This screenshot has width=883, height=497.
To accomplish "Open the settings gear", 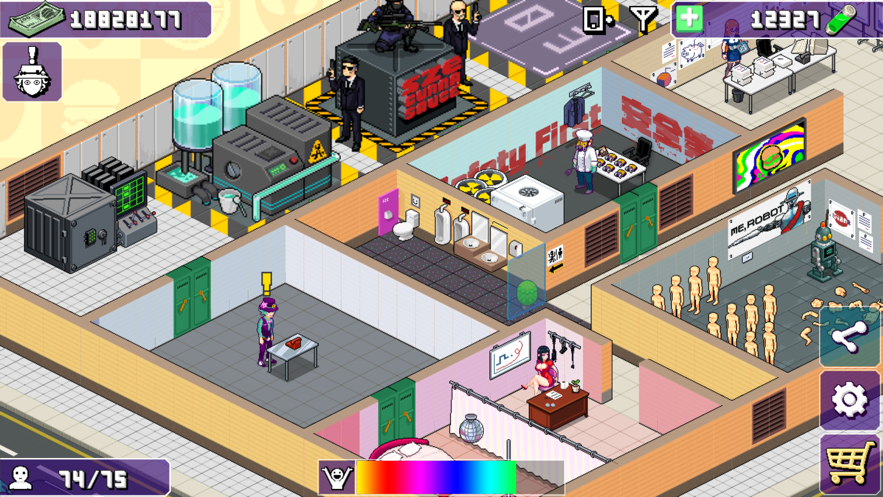I will pos(849,401).
